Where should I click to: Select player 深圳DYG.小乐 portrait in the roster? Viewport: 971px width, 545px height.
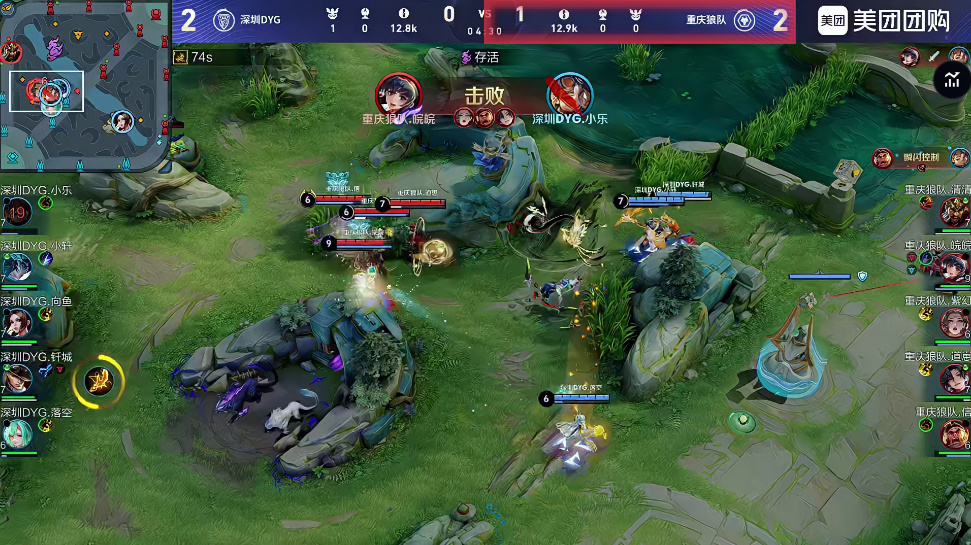17,211
